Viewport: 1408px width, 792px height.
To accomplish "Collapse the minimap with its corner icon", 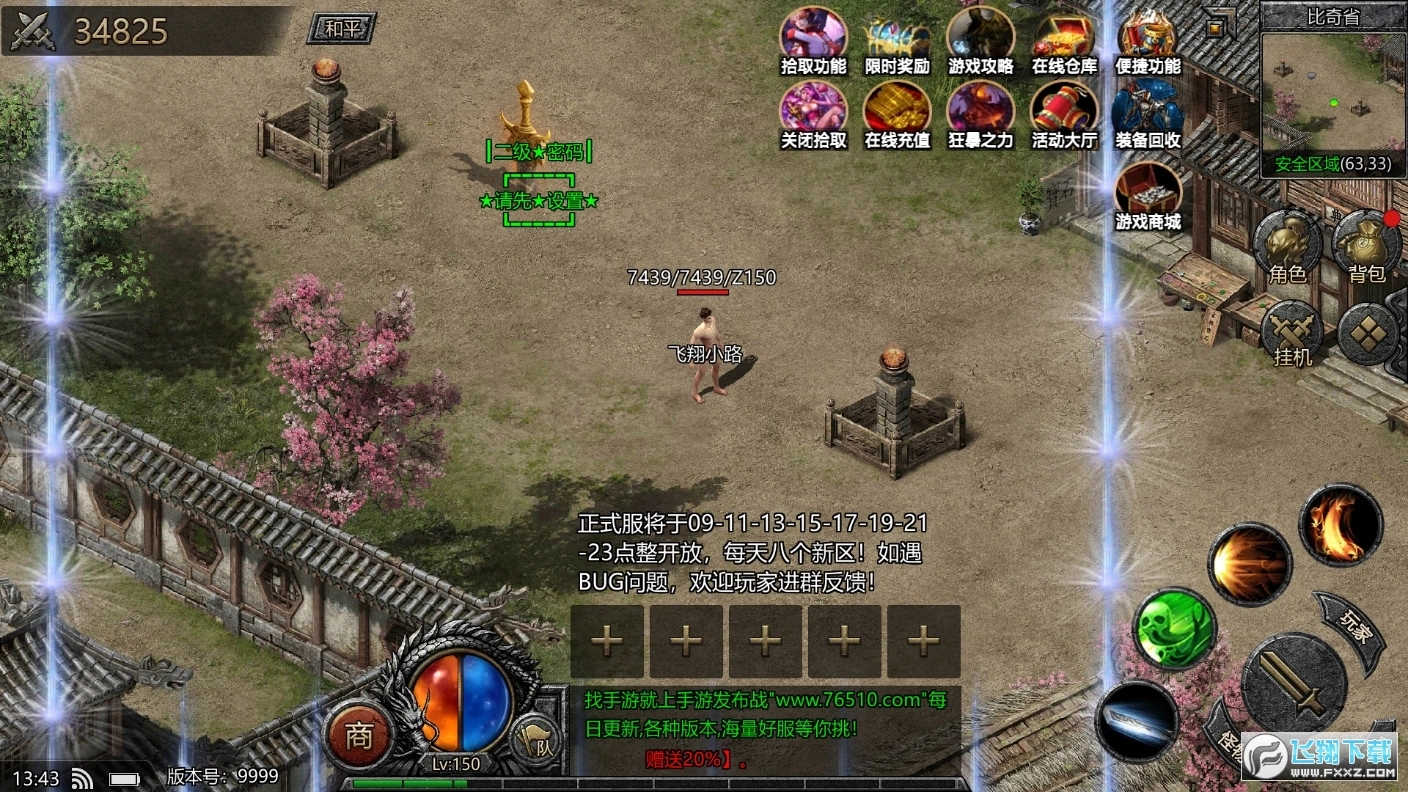I will 1213,19.
